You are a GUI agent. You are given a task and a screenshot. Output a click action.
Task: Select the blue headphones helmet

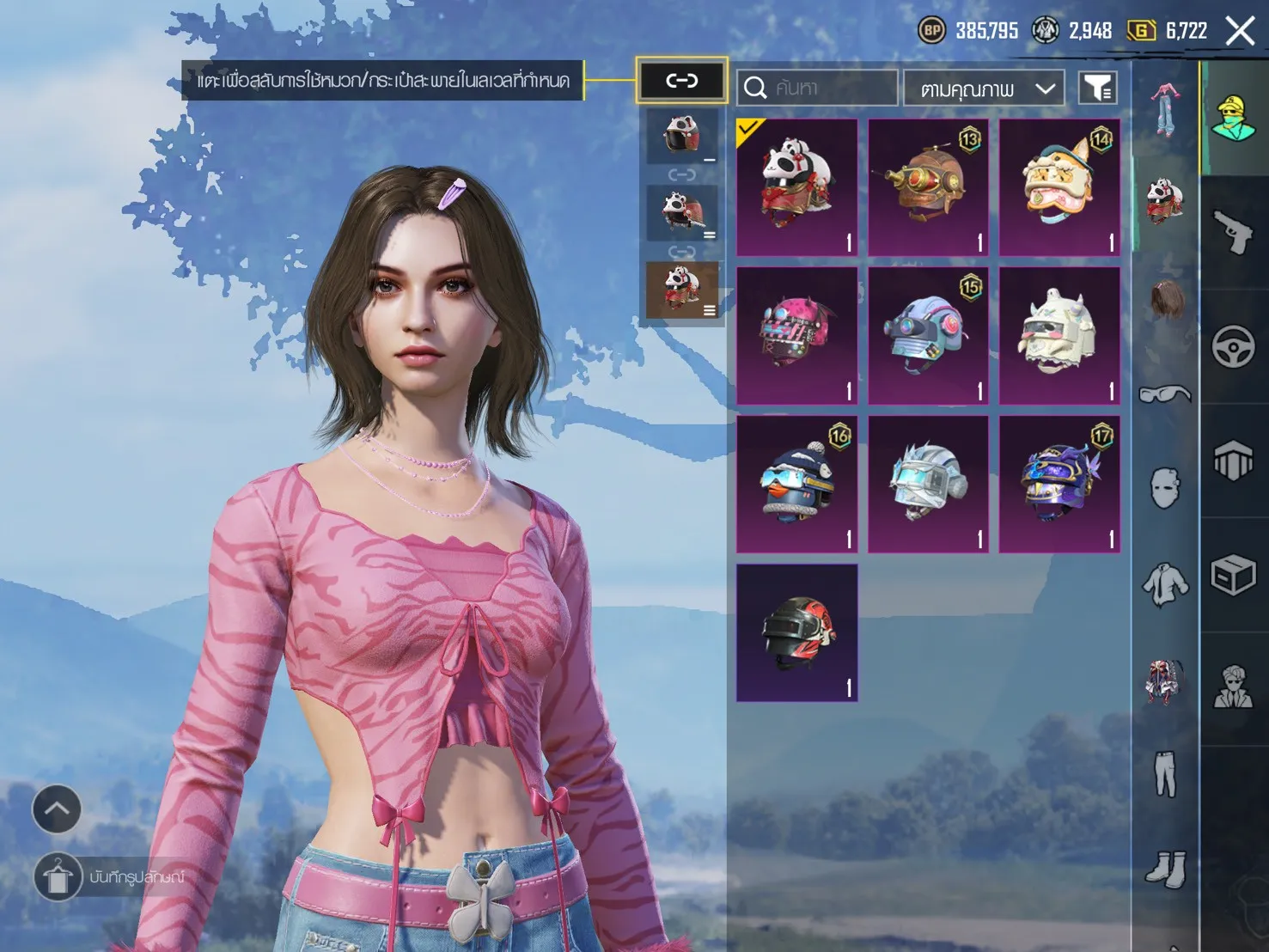coord(928,335)
